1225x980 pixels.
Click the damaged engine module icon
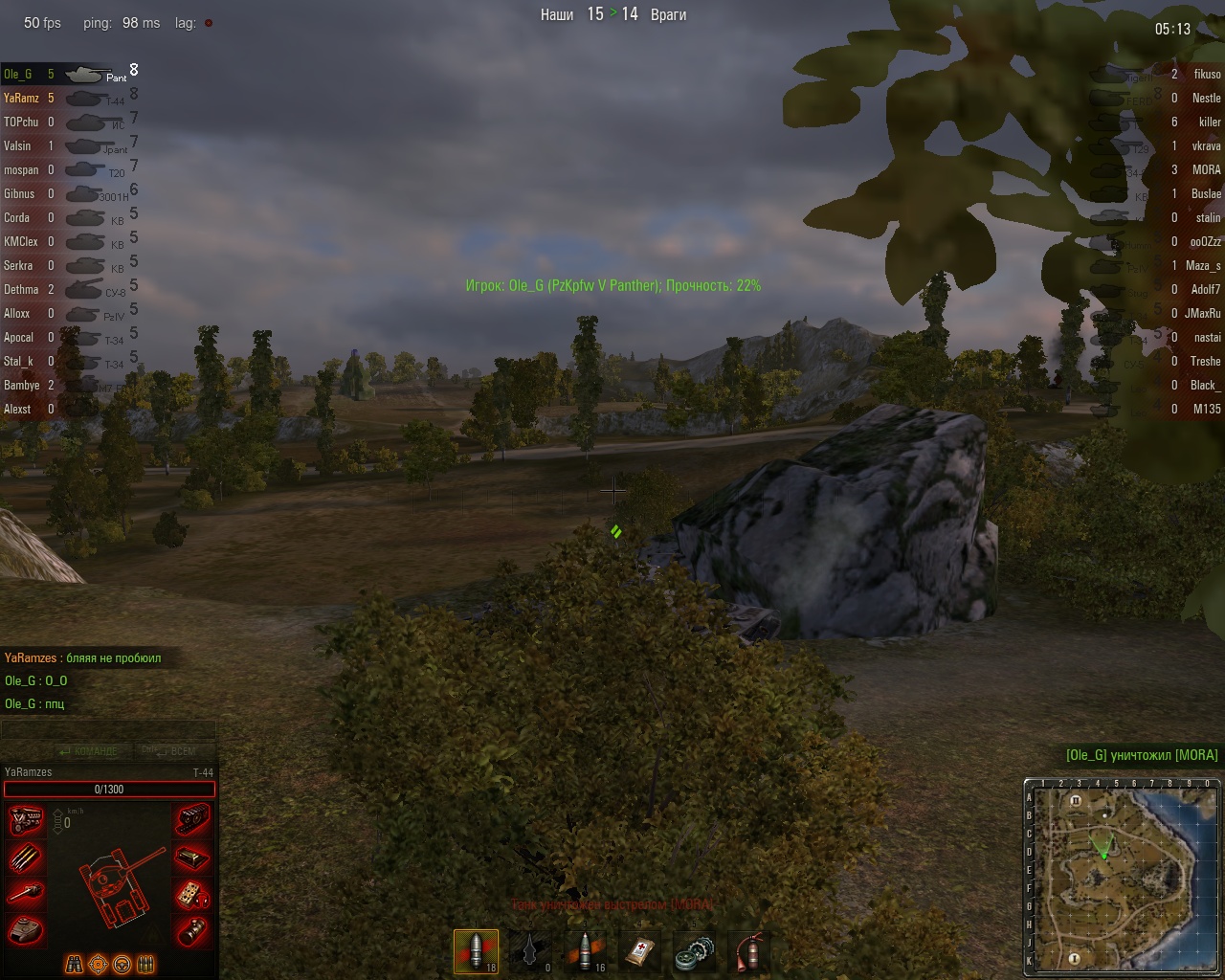(x=26, y=821)
